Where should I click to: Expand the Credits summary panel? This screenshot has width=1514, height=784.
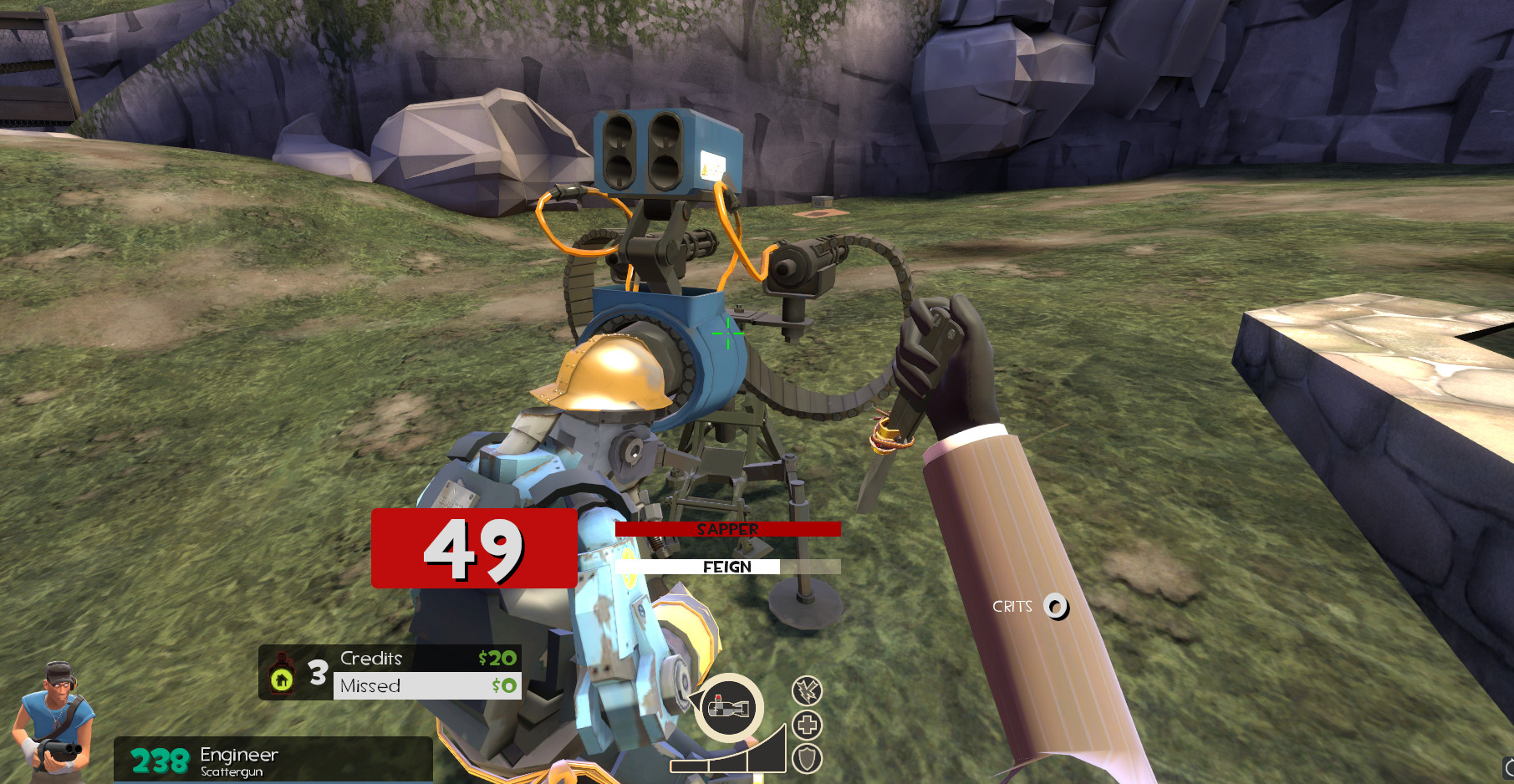click(x=393, y=672)
